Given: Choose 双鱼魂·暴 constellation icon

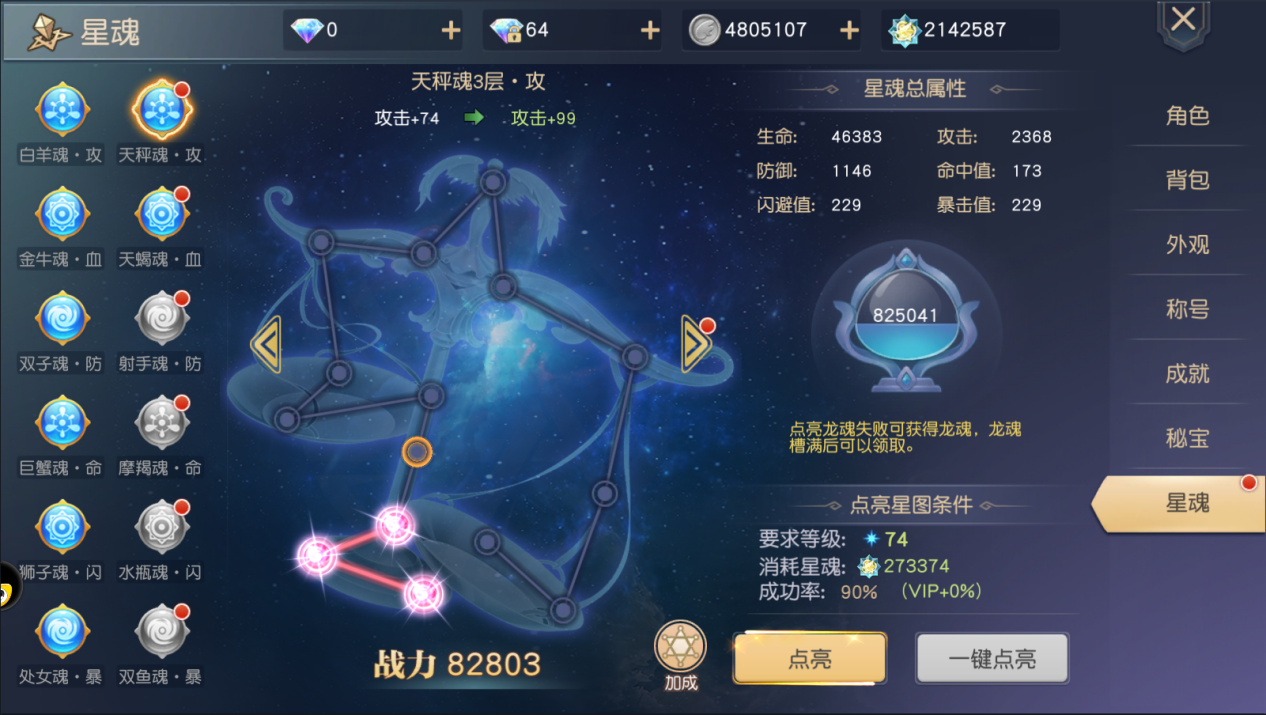Looking at the screenshot, I should [160, 631].
